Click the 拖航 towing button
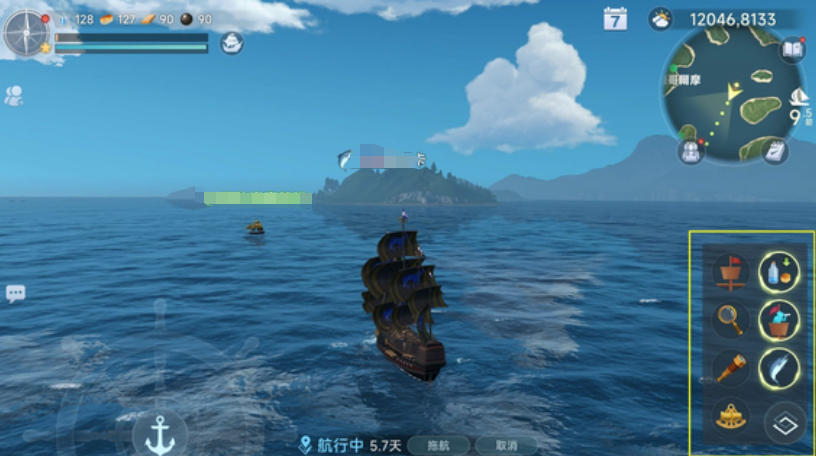The width and height of the screenshot is (816, 456). pos(439,445)
